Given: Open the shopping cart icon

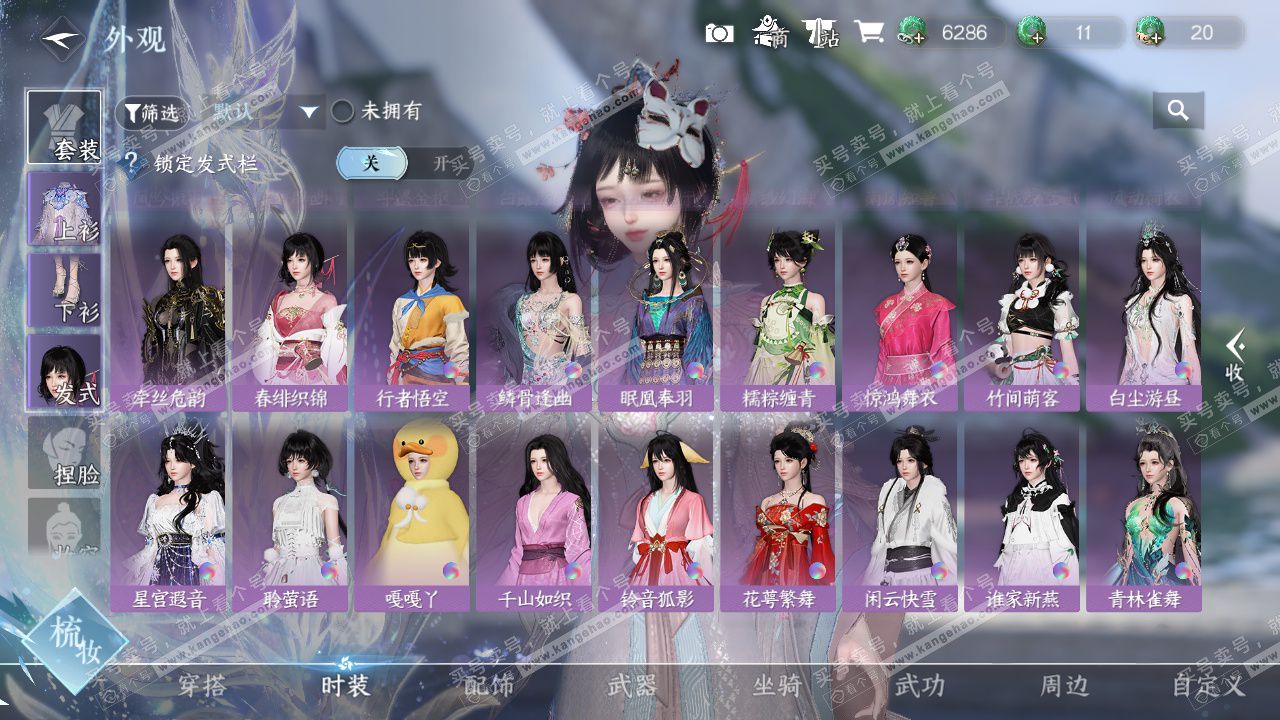Looking at the screenshot, I should (x=868, y=33).
